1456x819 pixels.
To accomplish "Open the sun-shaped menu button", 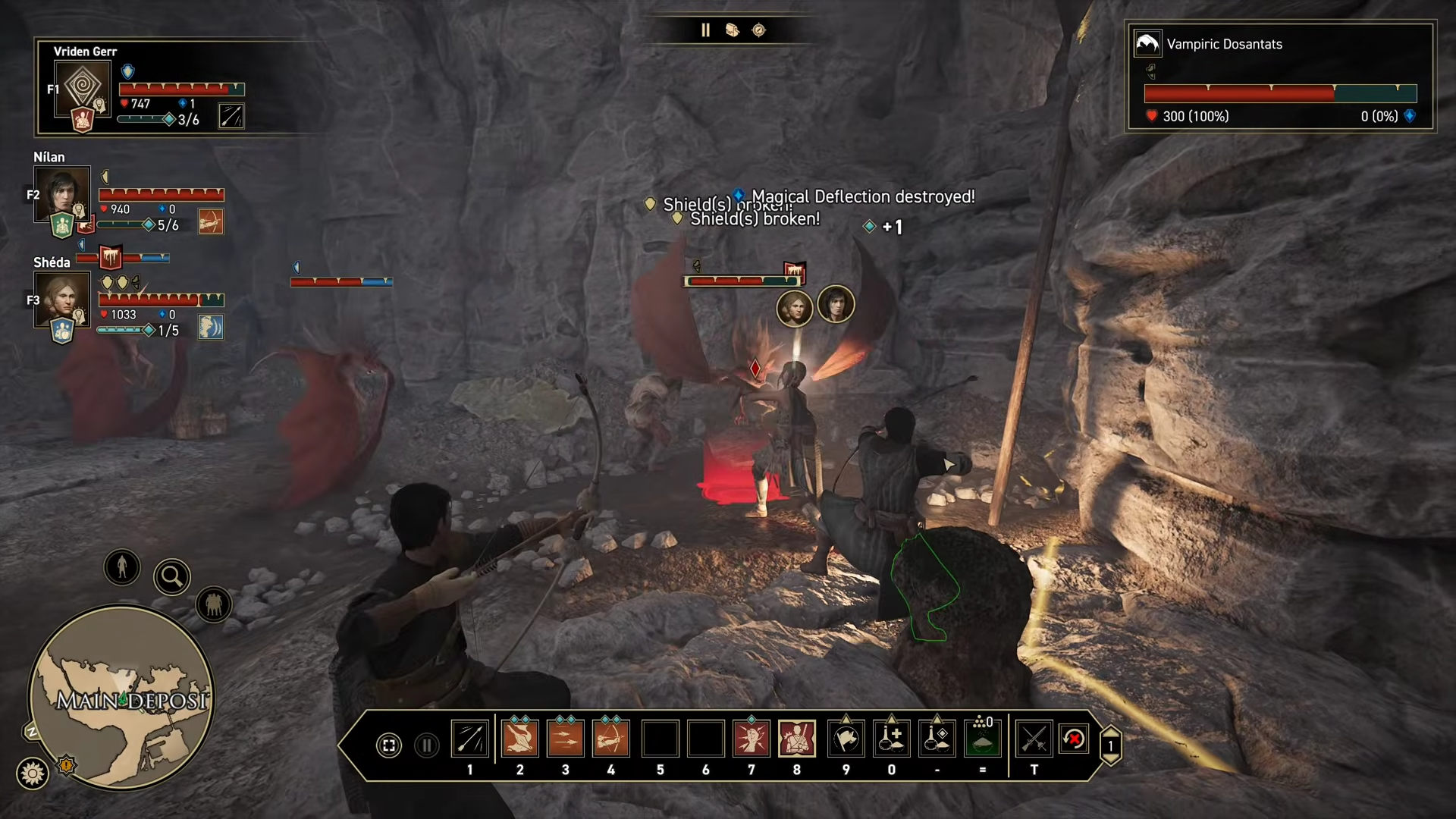I will pyautogui.click(x=33, y=773).
